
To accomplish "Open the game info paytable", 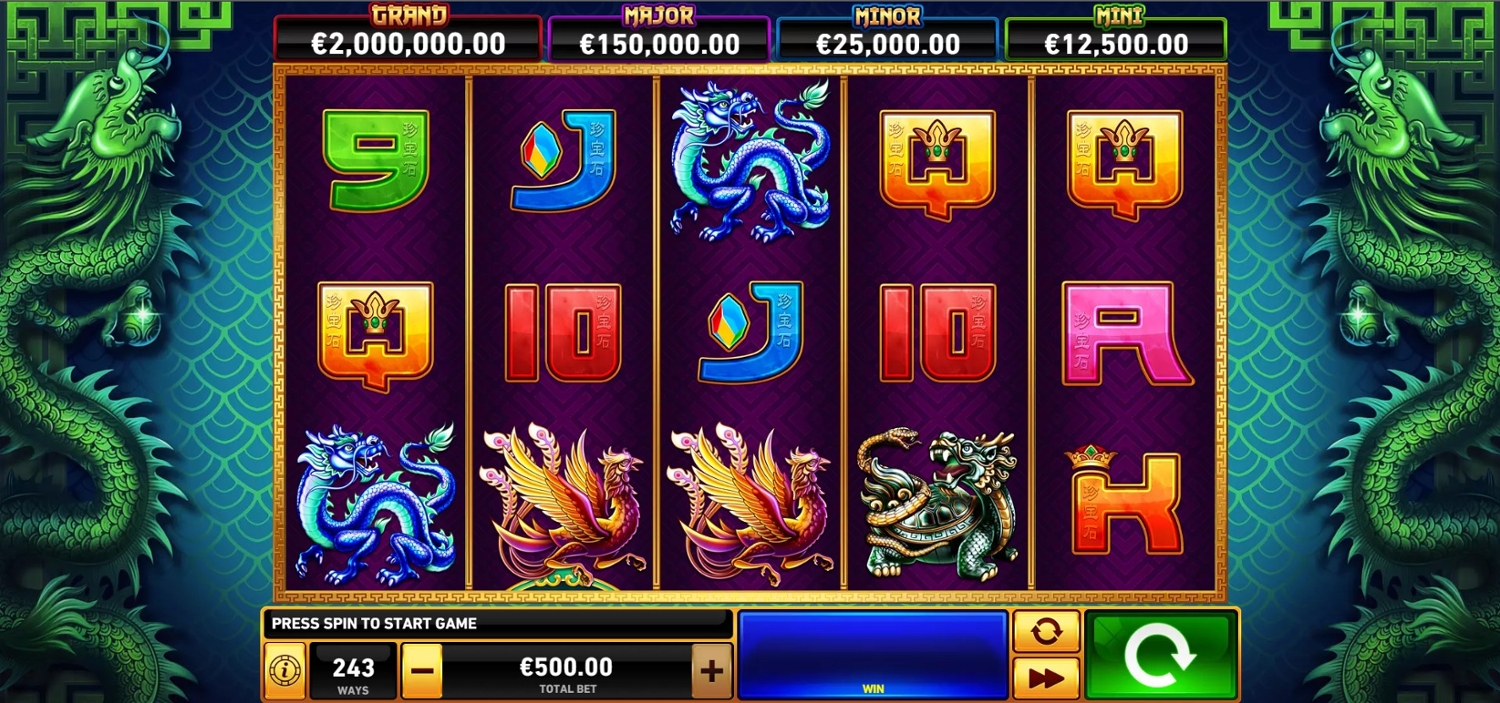I will [x=284, y=670].
